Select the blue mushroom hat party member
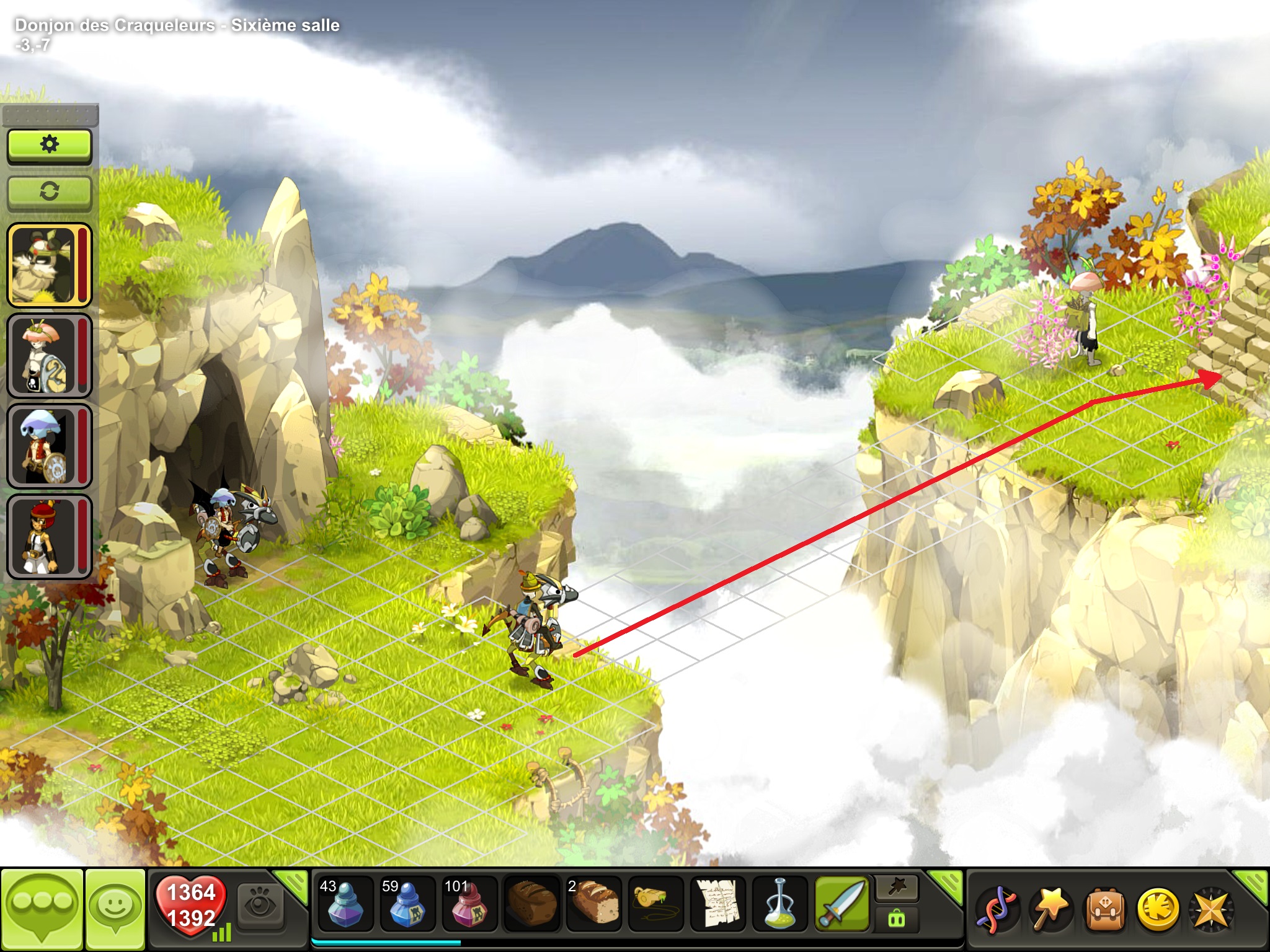 pyautogui.click(x=49, y=446)
